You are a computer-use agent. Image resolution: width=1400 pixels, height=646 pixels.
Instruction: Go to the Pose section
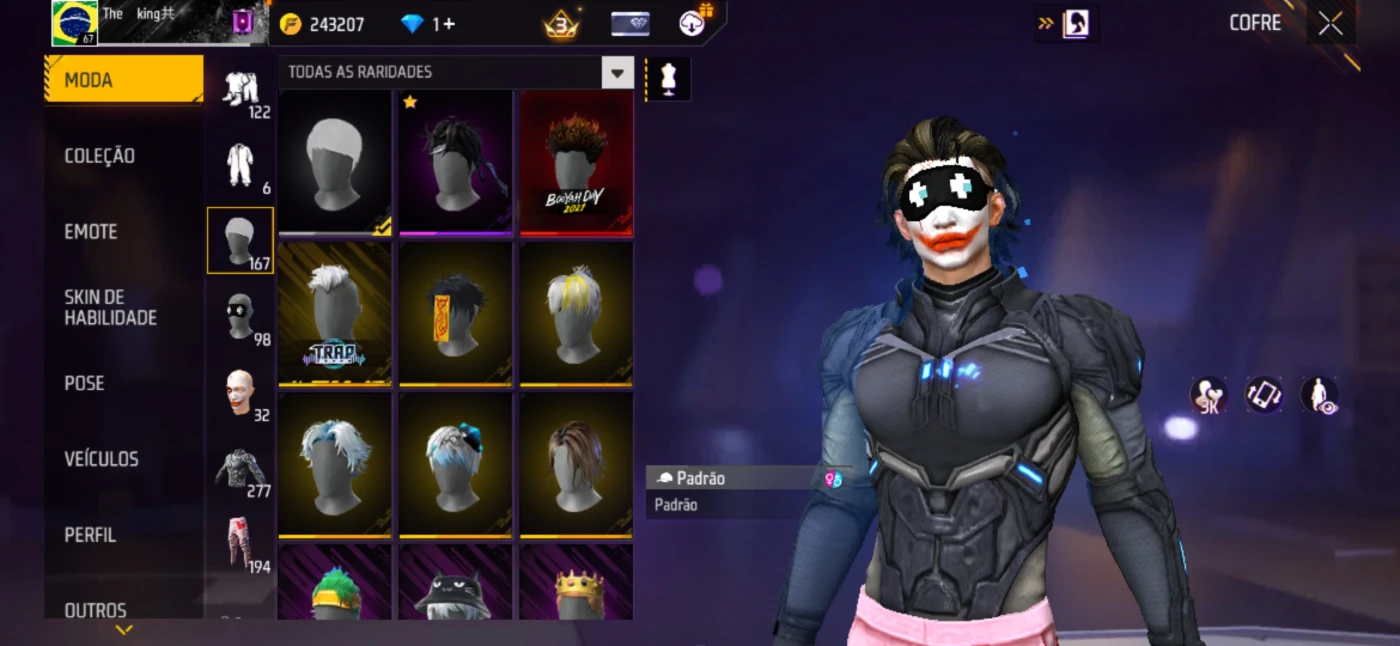pos(85,383)
